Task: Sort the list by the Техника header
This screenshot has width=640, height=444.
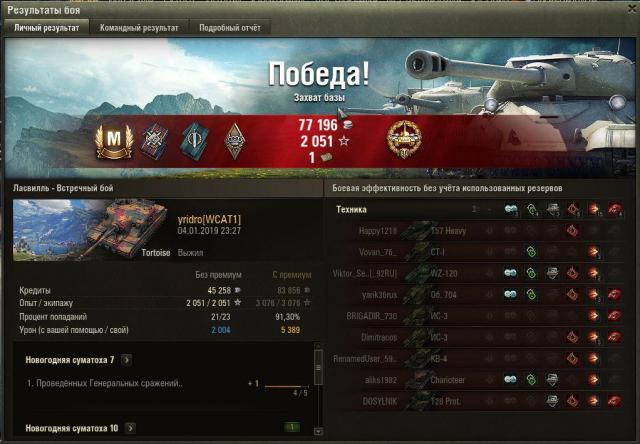Action: [x=352, y=210]
